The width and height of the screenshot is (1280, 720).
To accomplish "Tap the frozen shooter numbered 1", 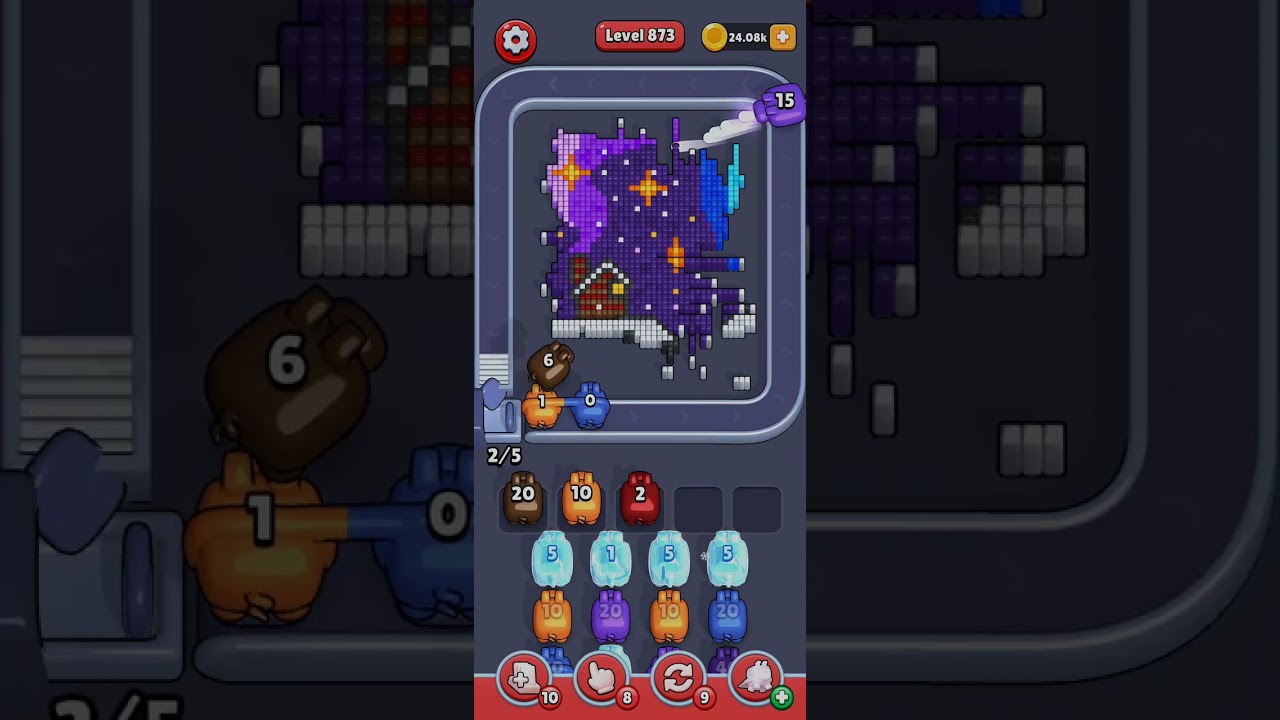I will [610, 559].
